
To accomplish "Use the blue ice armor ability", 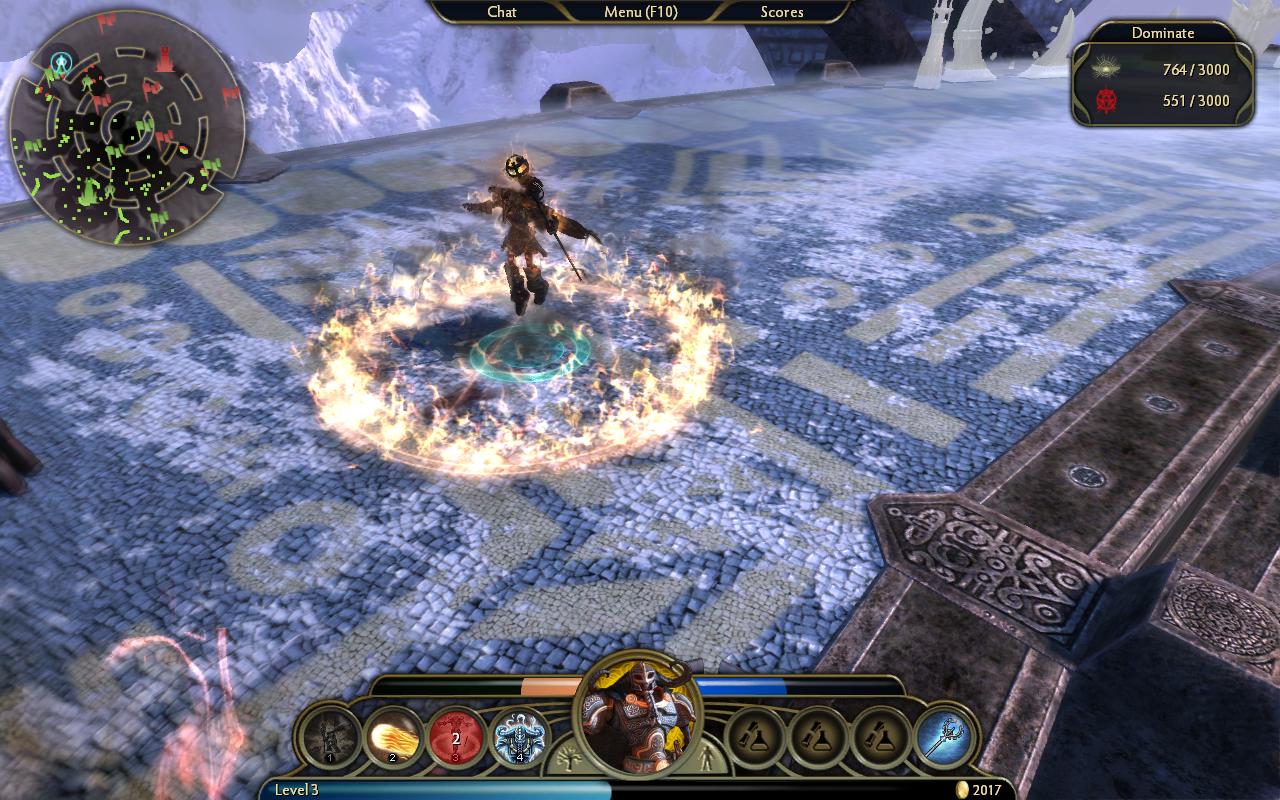I will pos(520,738).
